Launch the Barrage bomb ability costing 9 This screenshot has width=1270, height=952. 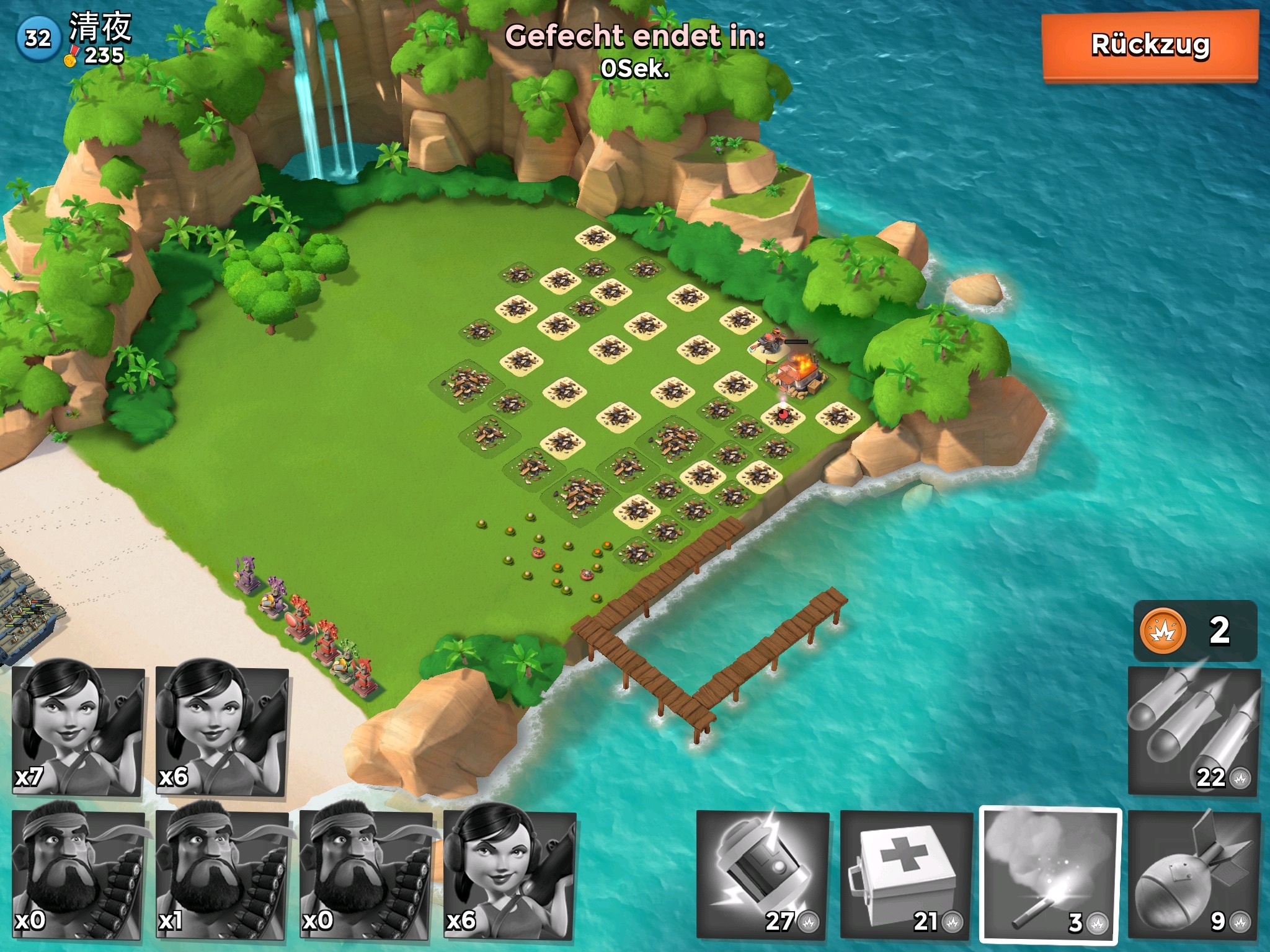1194,875
